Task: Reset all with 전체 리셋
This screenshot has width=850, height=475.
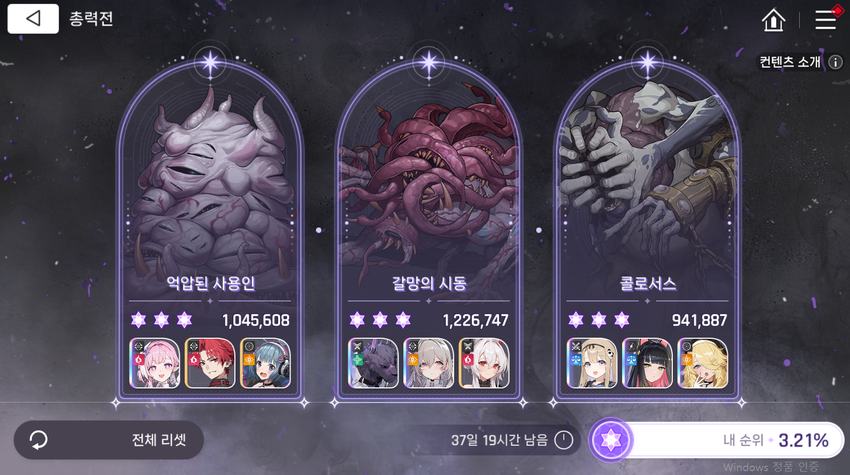Action: [108, 440]
